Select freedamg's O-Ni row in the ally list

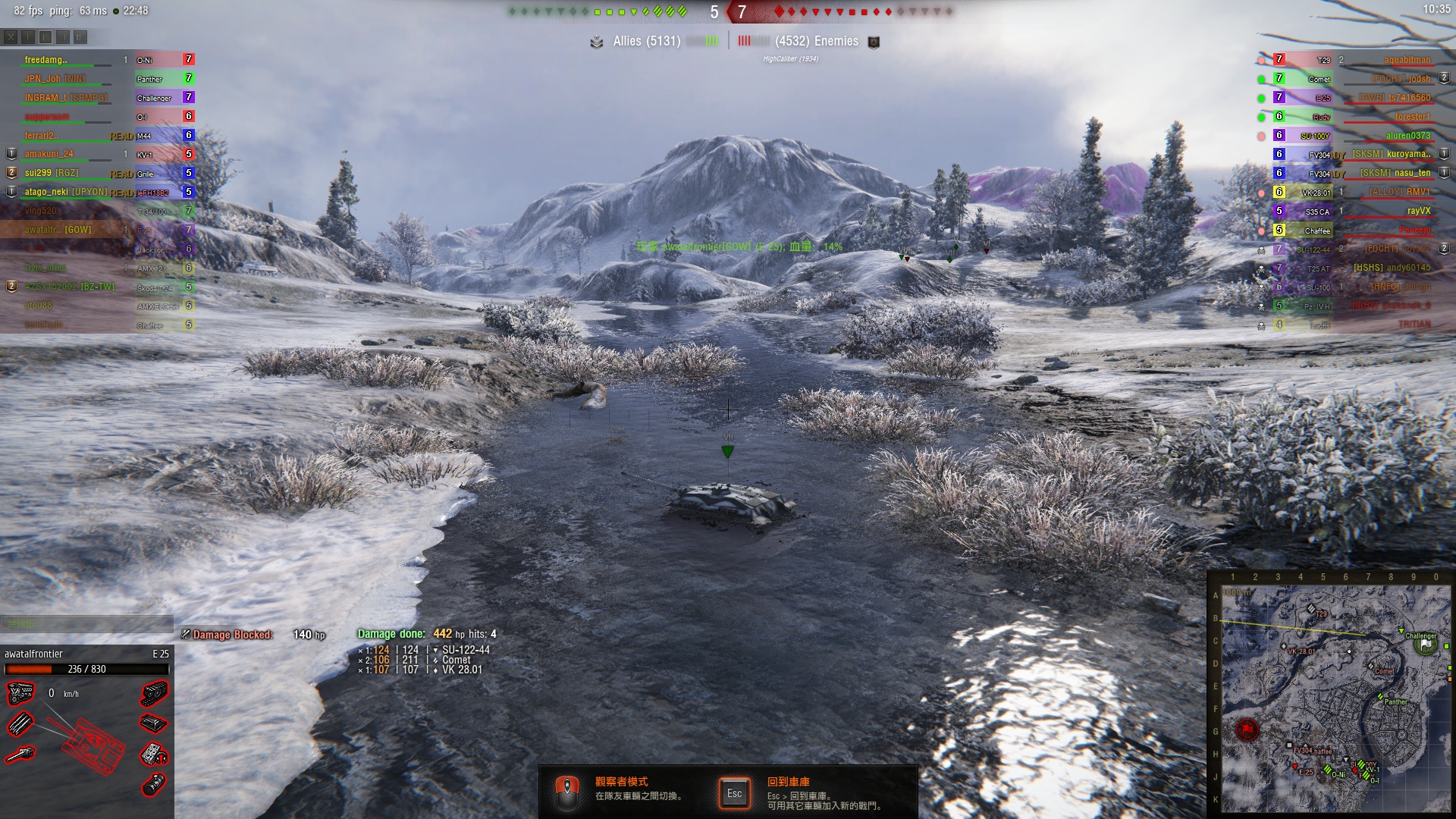[x=99, y=60]
